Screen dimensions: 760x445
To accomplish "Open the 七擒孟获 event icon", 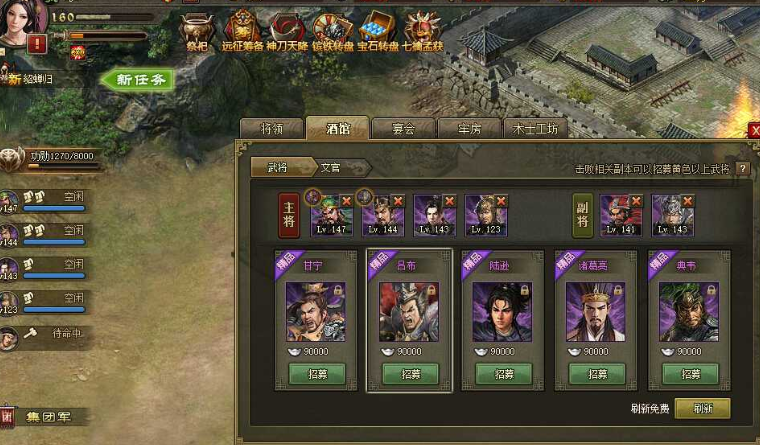I will [x=424, y=29].
